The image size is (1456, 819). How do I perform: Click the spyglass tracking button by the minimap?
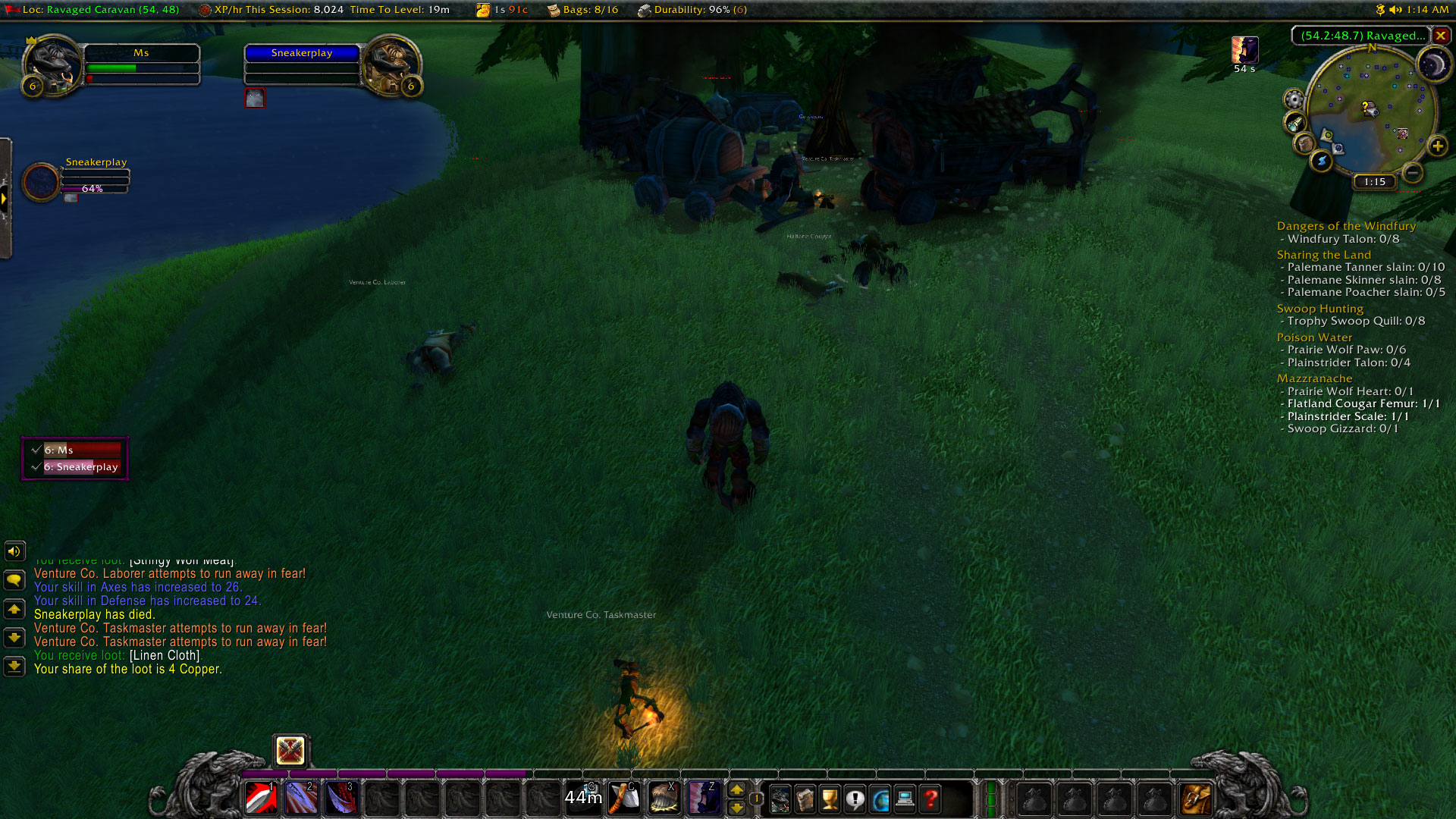coord(1295,122)
